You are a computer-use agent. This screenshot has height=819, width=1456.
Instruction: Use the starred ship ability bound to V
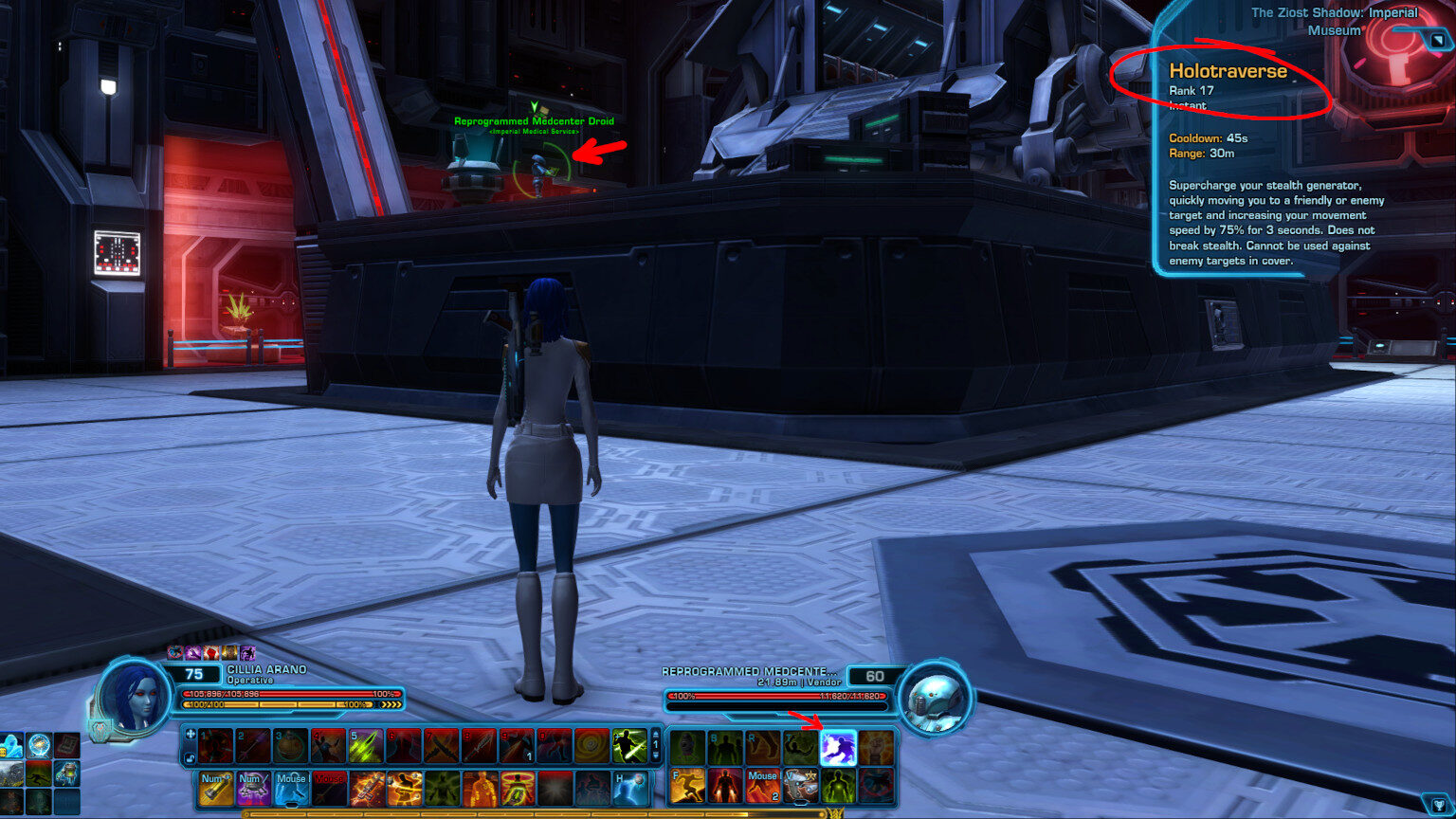tap(801, 787)
